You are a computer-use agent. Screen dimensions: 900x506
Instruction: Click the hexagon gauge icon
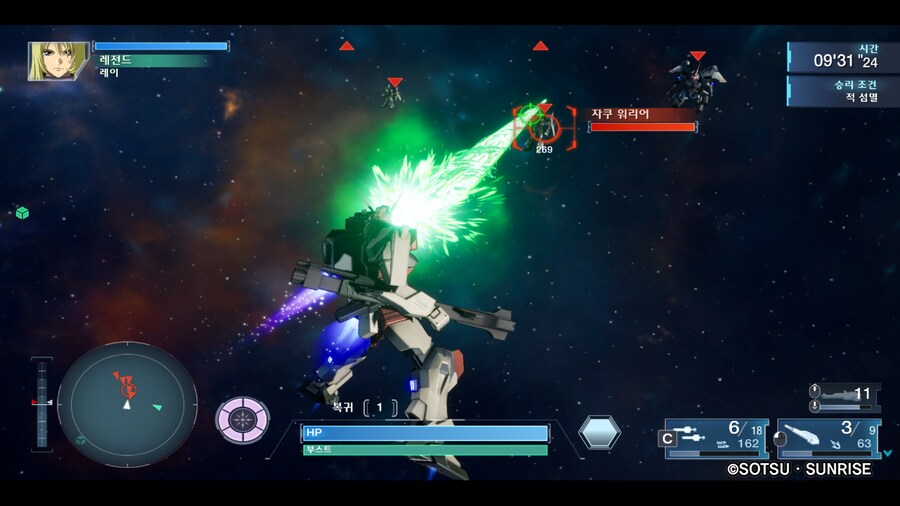coord(599,432)
